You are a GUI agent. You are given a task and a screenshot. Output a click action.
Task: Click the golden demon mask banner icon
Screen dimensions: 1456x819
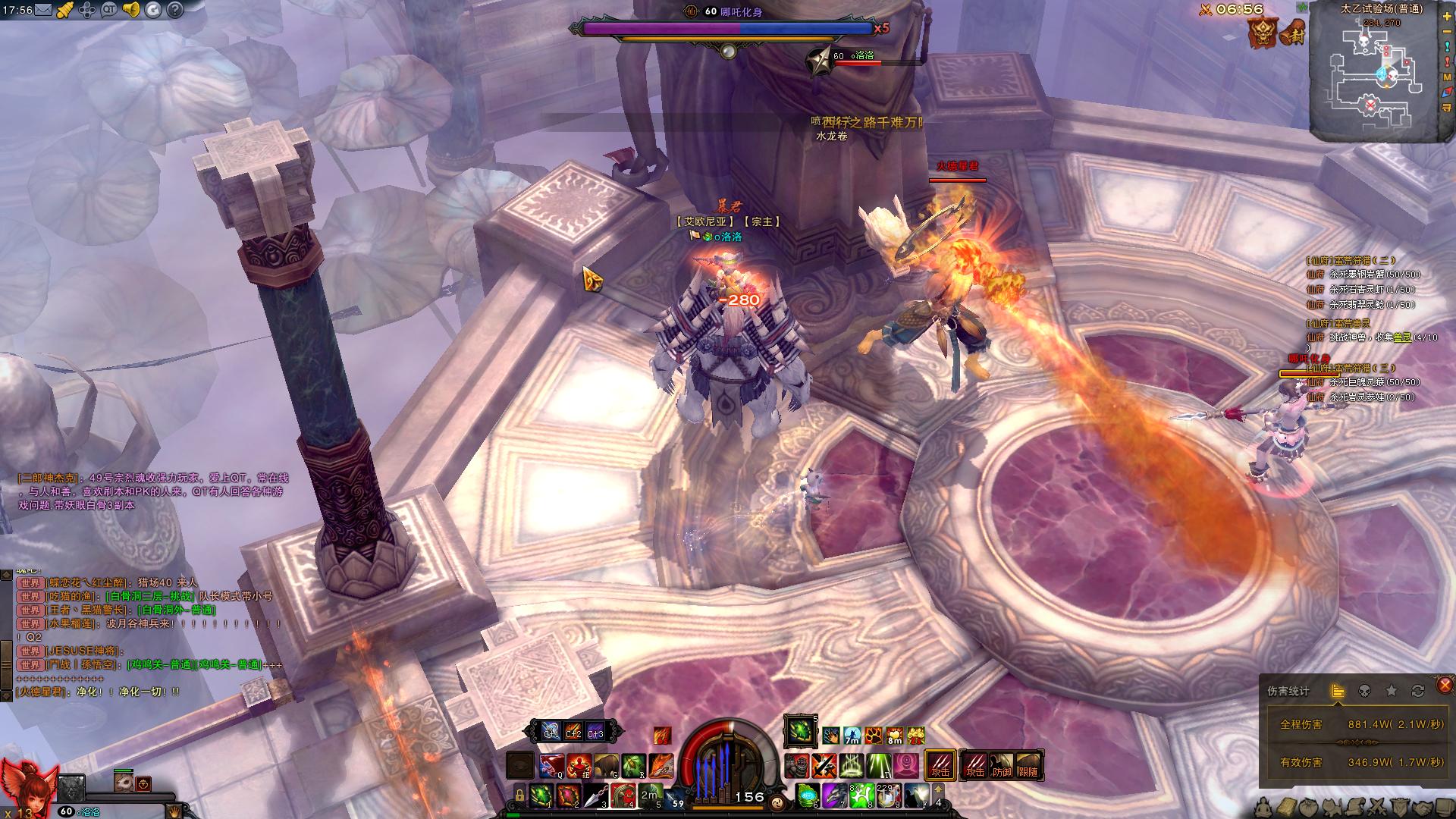(1263, 33)
